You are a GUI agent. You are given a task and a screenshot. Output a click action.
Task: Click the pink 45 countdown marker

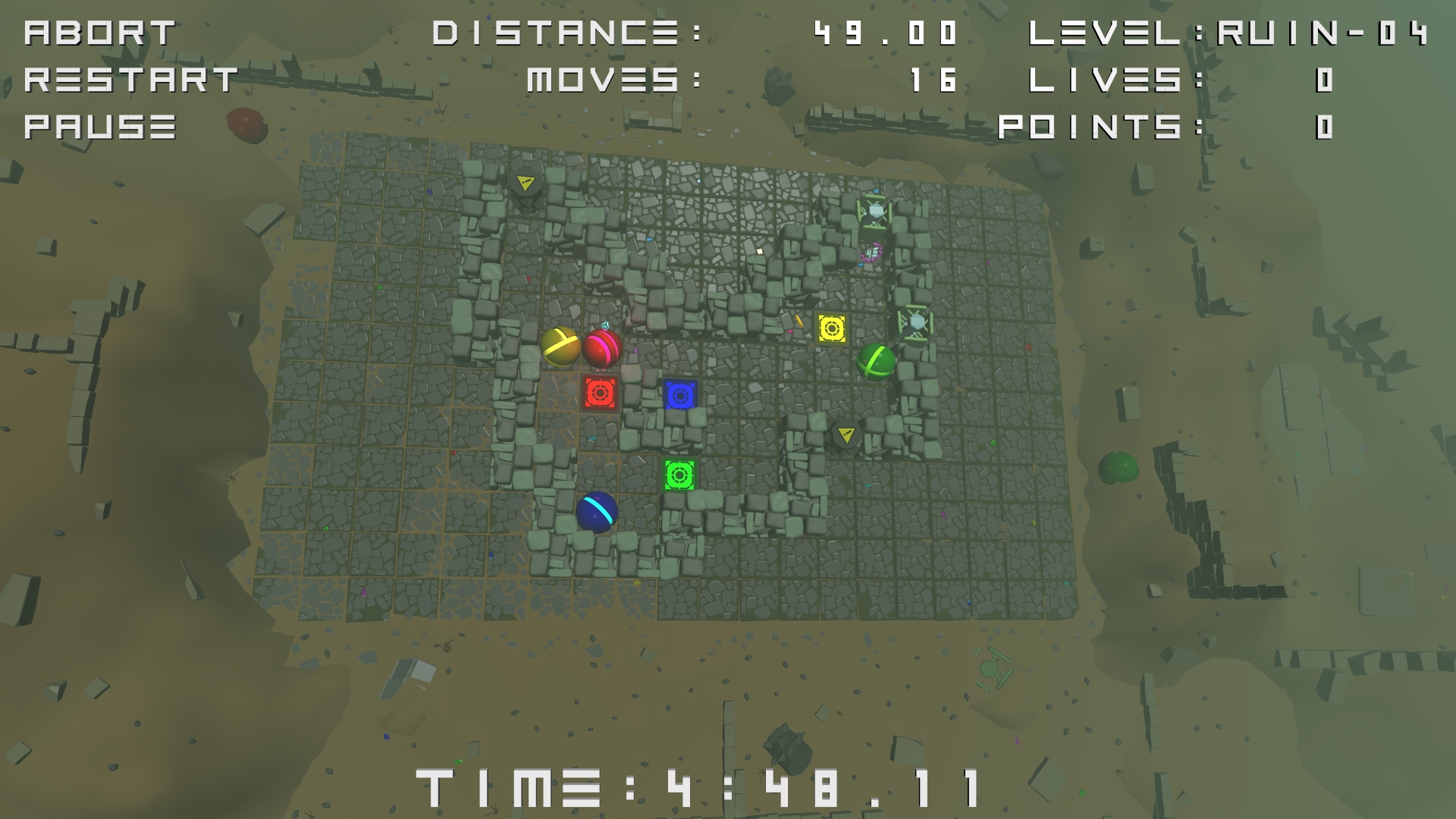(x=874, y=253)
